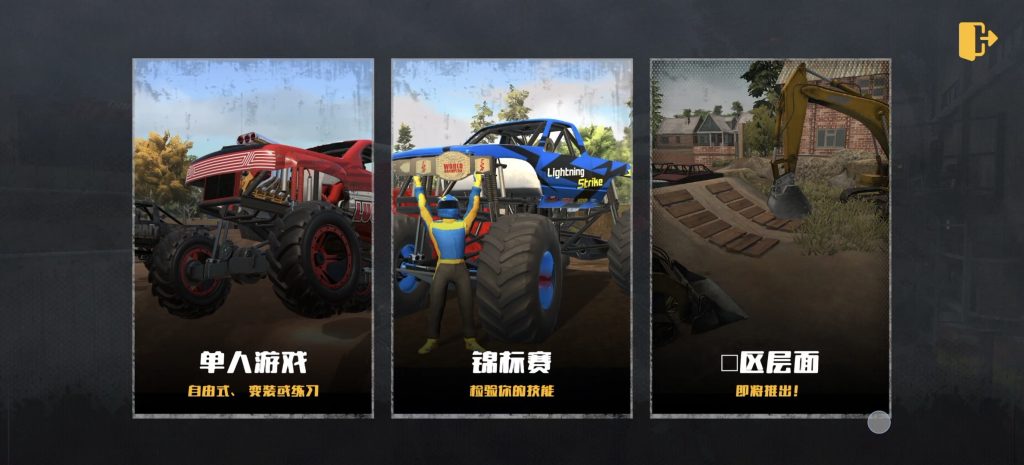
Task: Choose the 锦标赛 championship mode card
Action: pos(511,238)
